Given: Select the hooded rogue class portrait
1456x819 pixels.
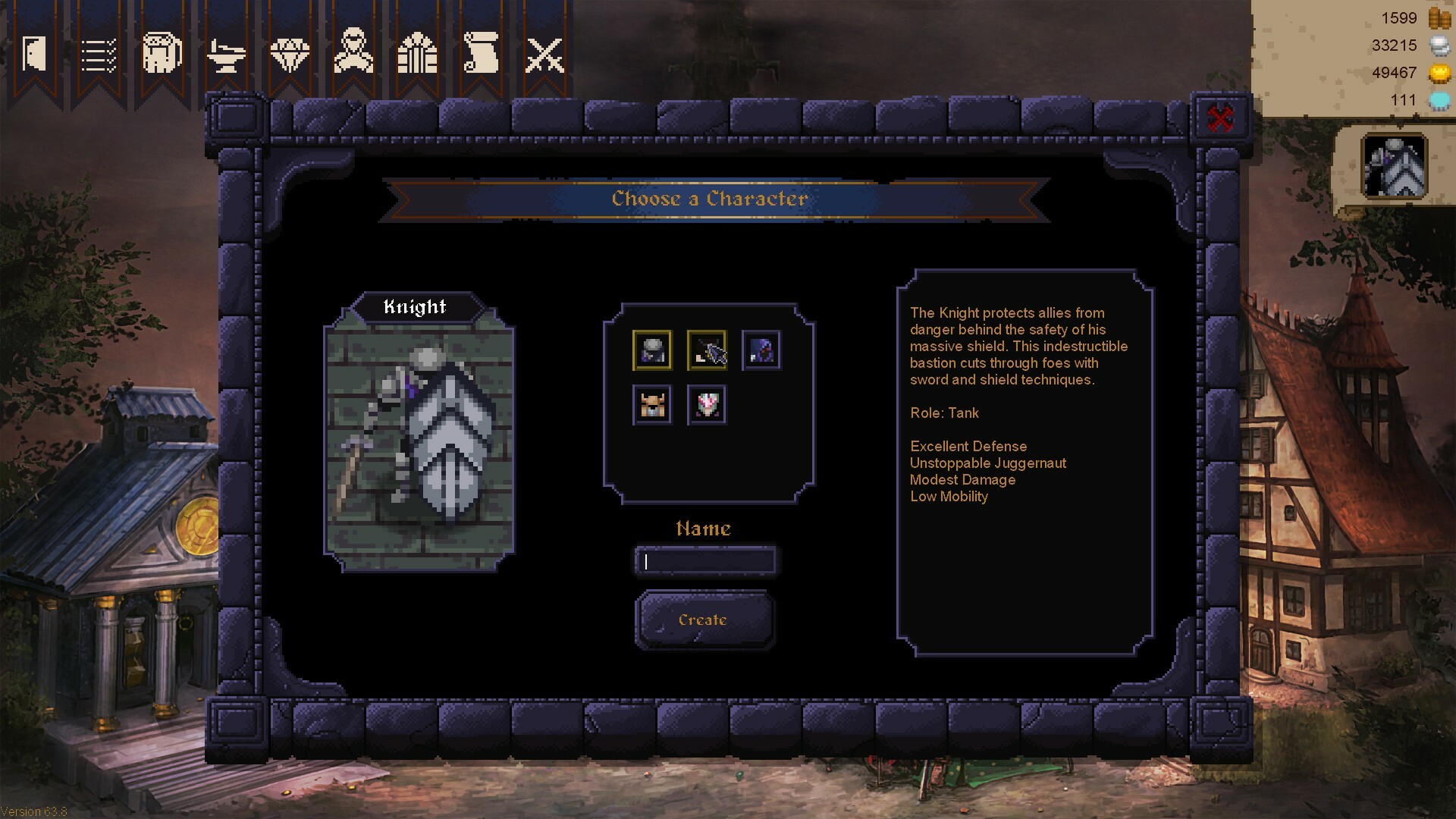Looking at the screenshot, I should (x=761, y=350).
